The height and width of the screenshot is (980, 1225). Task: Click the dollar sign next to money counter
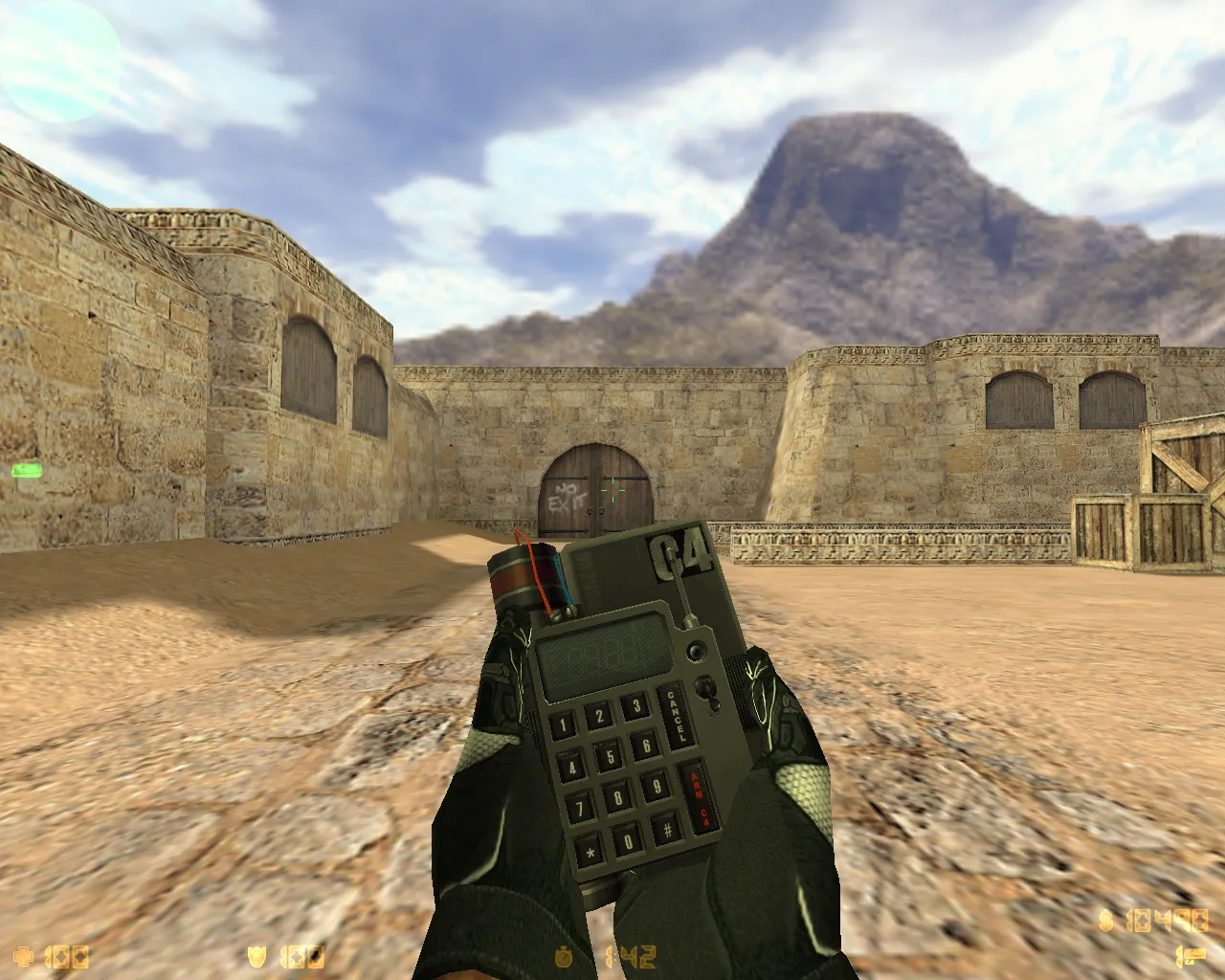click(1105, 922)
